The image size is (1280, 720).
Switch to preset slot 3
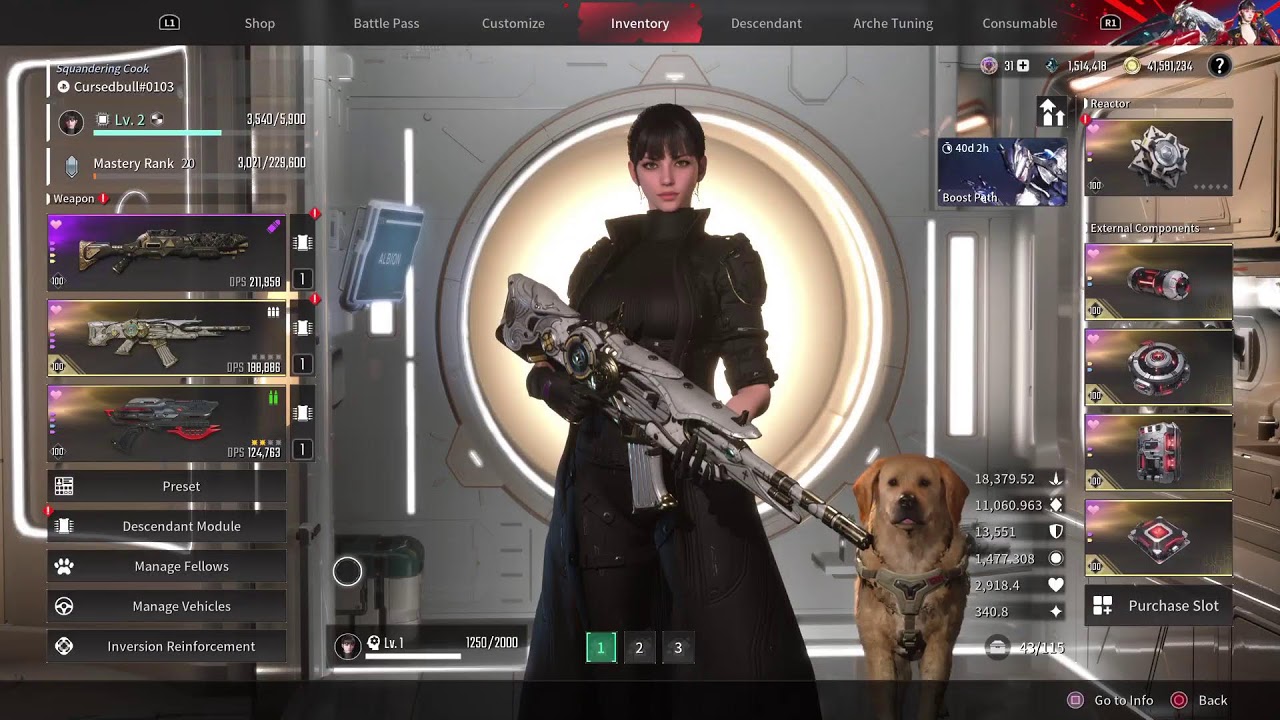click(x=678, y=648)
